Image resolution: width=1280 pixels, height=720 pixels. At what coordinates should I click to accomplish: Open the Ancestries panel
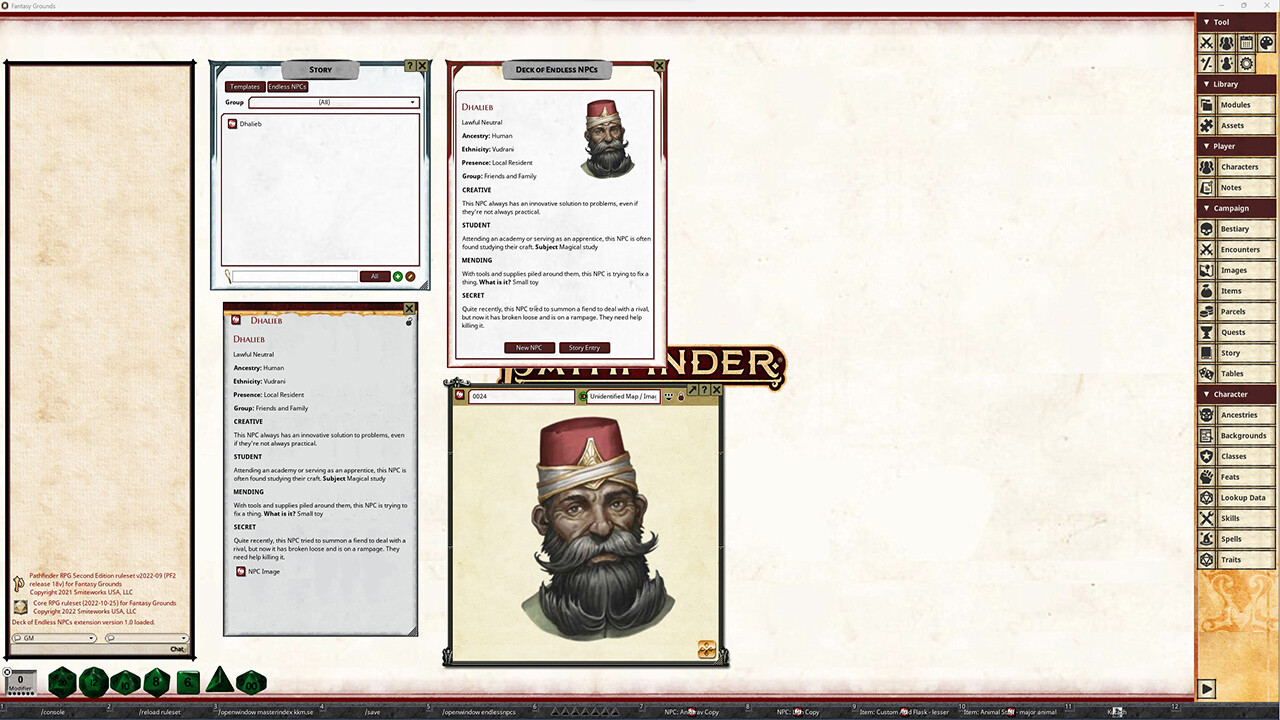coord(1240,414)
